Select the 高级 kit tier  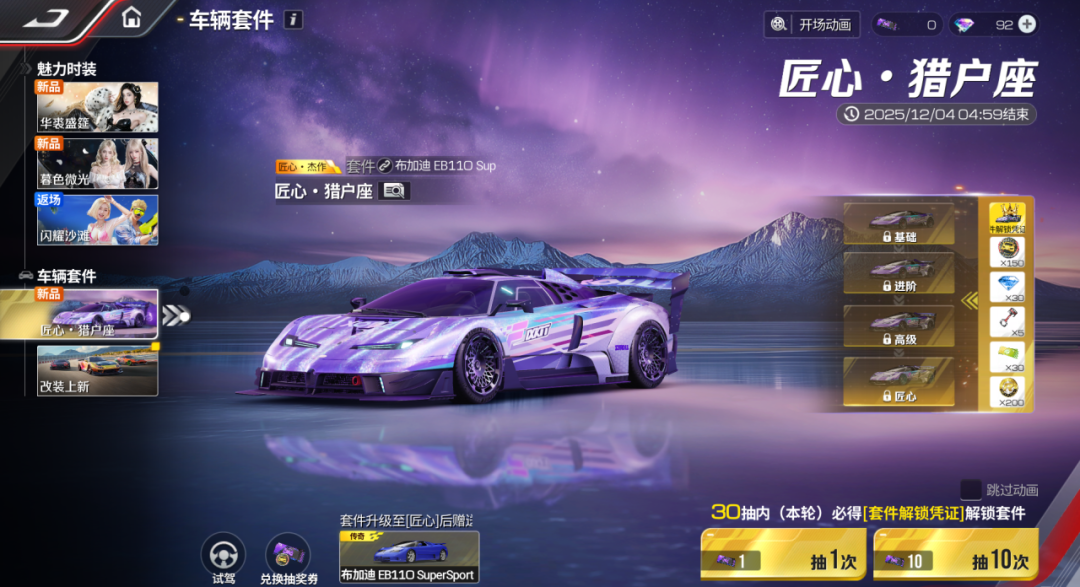coord(898,327)
